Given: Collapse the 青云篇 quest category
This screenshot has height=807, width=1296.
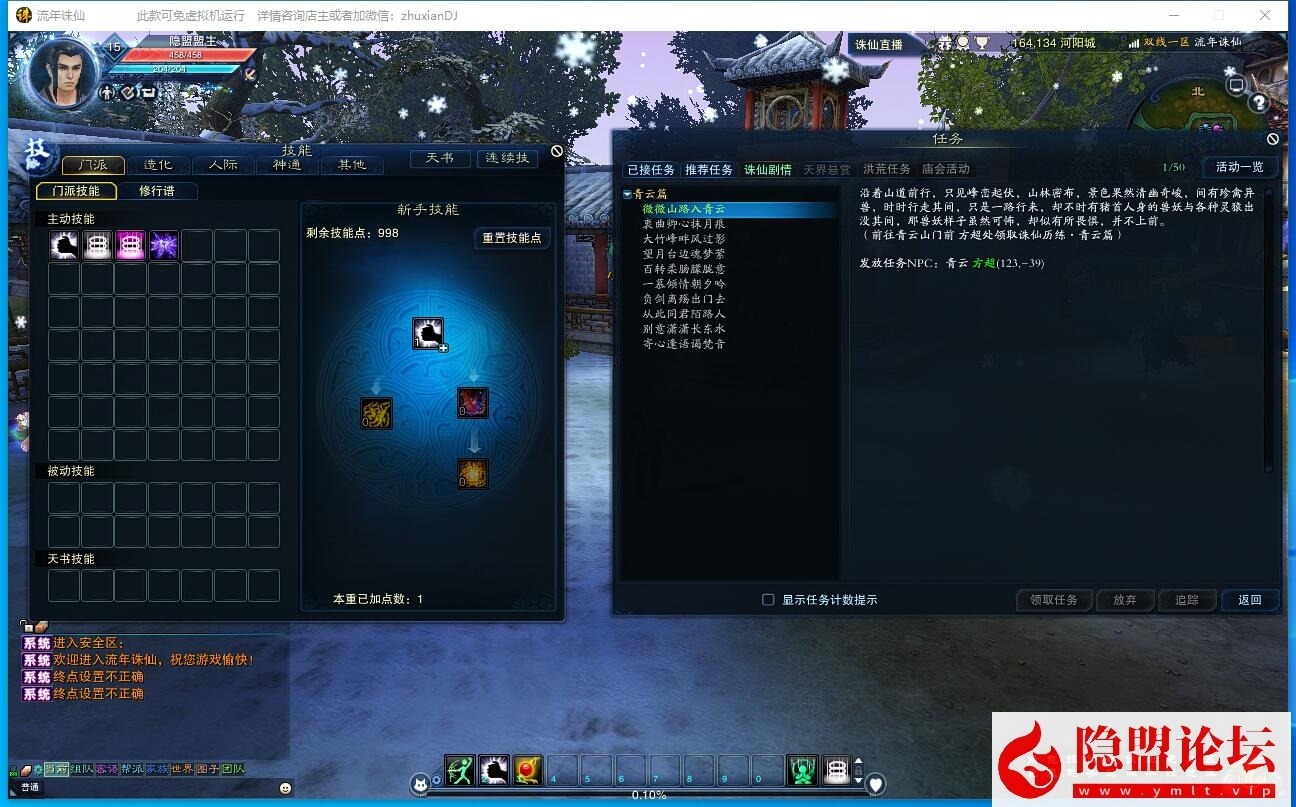Looking at the screenshot, I should (630, 193).
